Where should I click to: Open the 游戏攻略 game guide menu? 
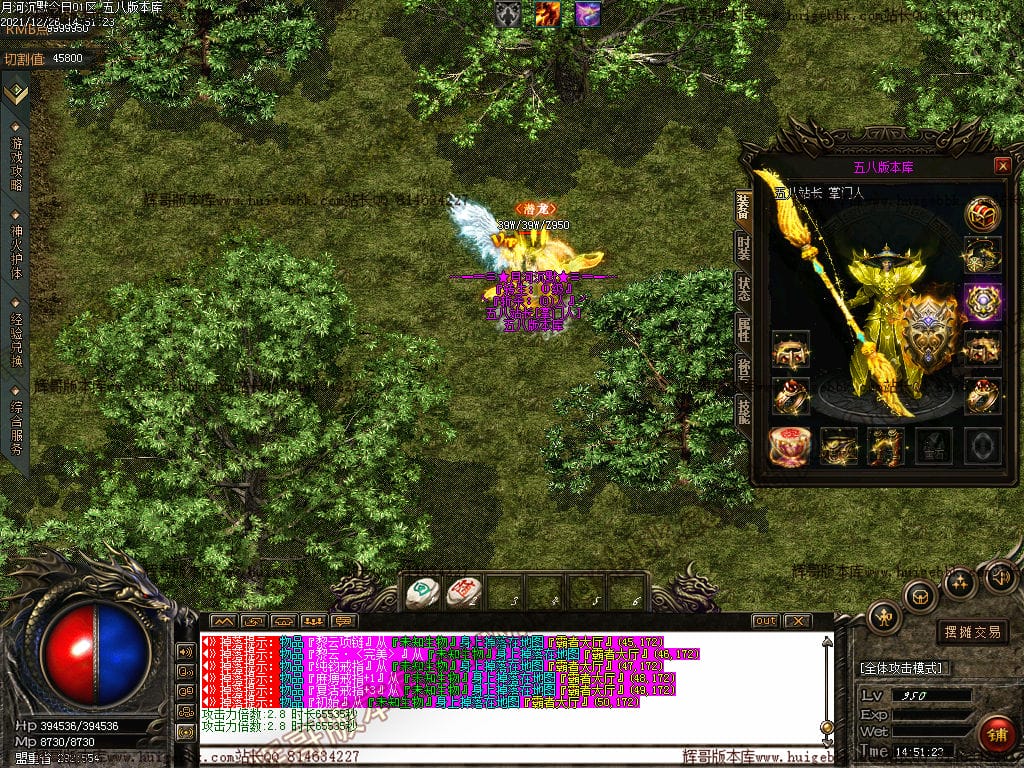(16, 156)
